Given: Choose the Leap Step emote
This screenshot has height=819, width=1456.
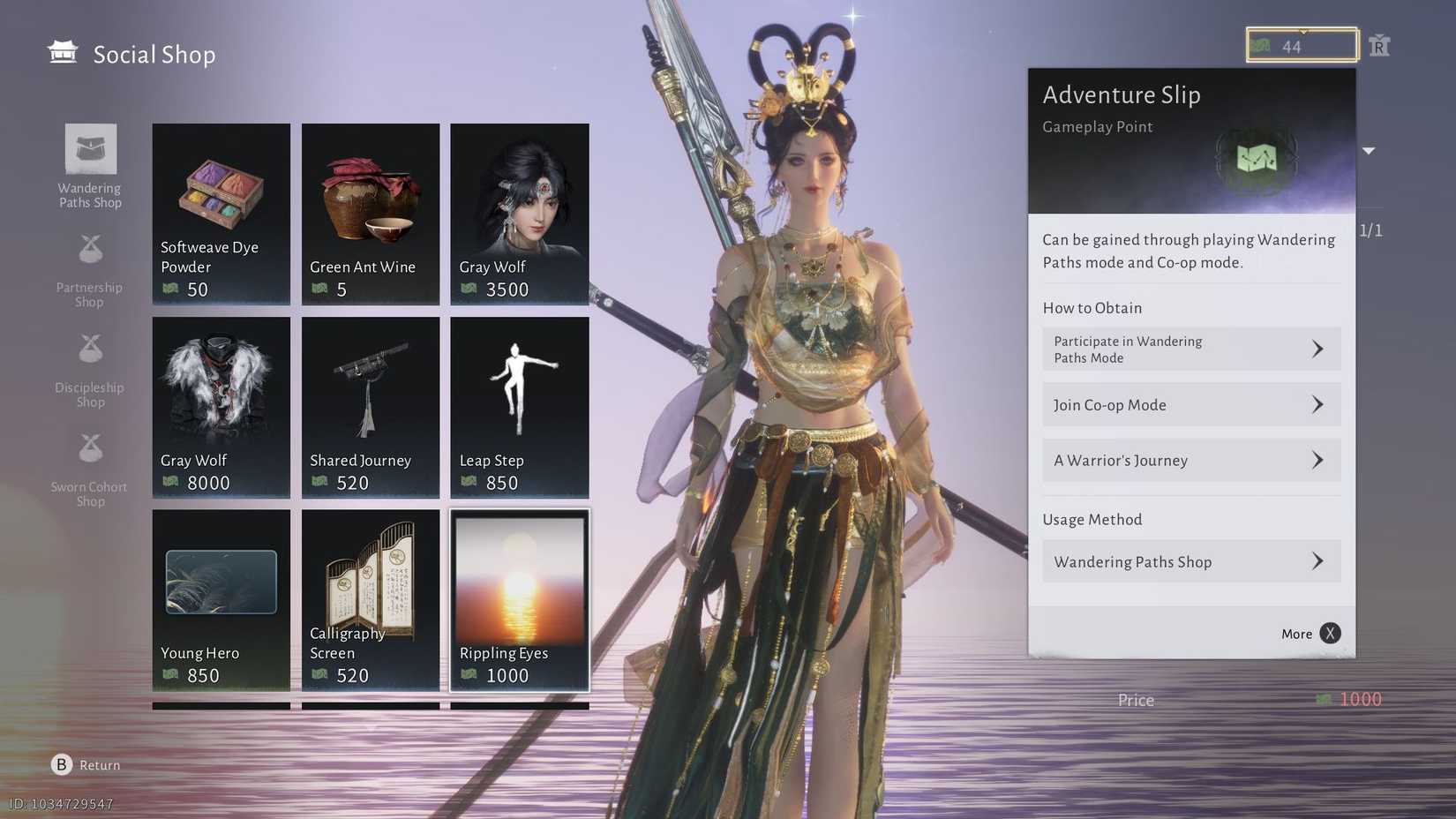Looking at the screenshot, I should (x=520, y=407).
